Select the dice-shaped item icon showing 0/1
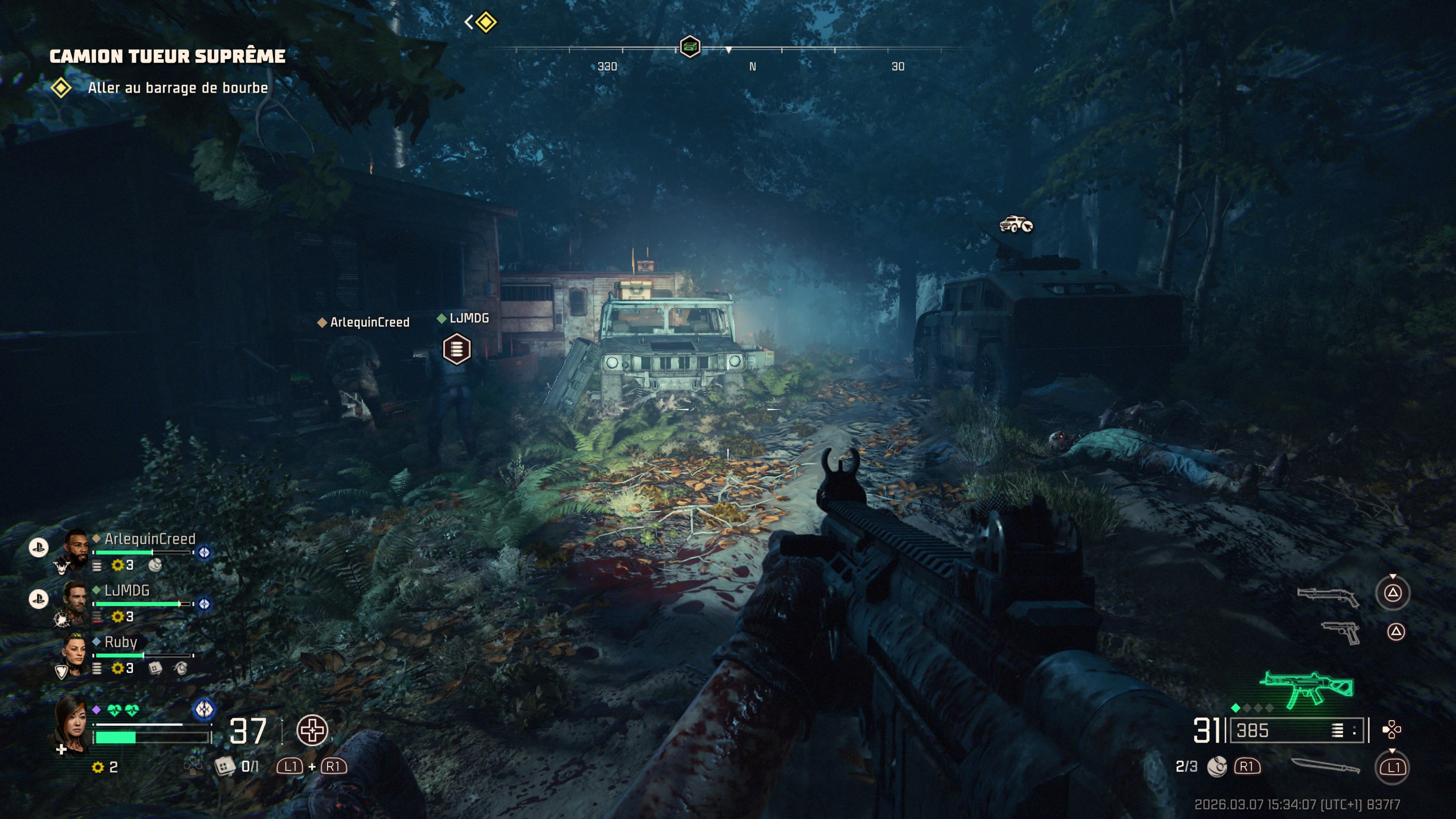1456x819 pixels. (x=224, y=766)
